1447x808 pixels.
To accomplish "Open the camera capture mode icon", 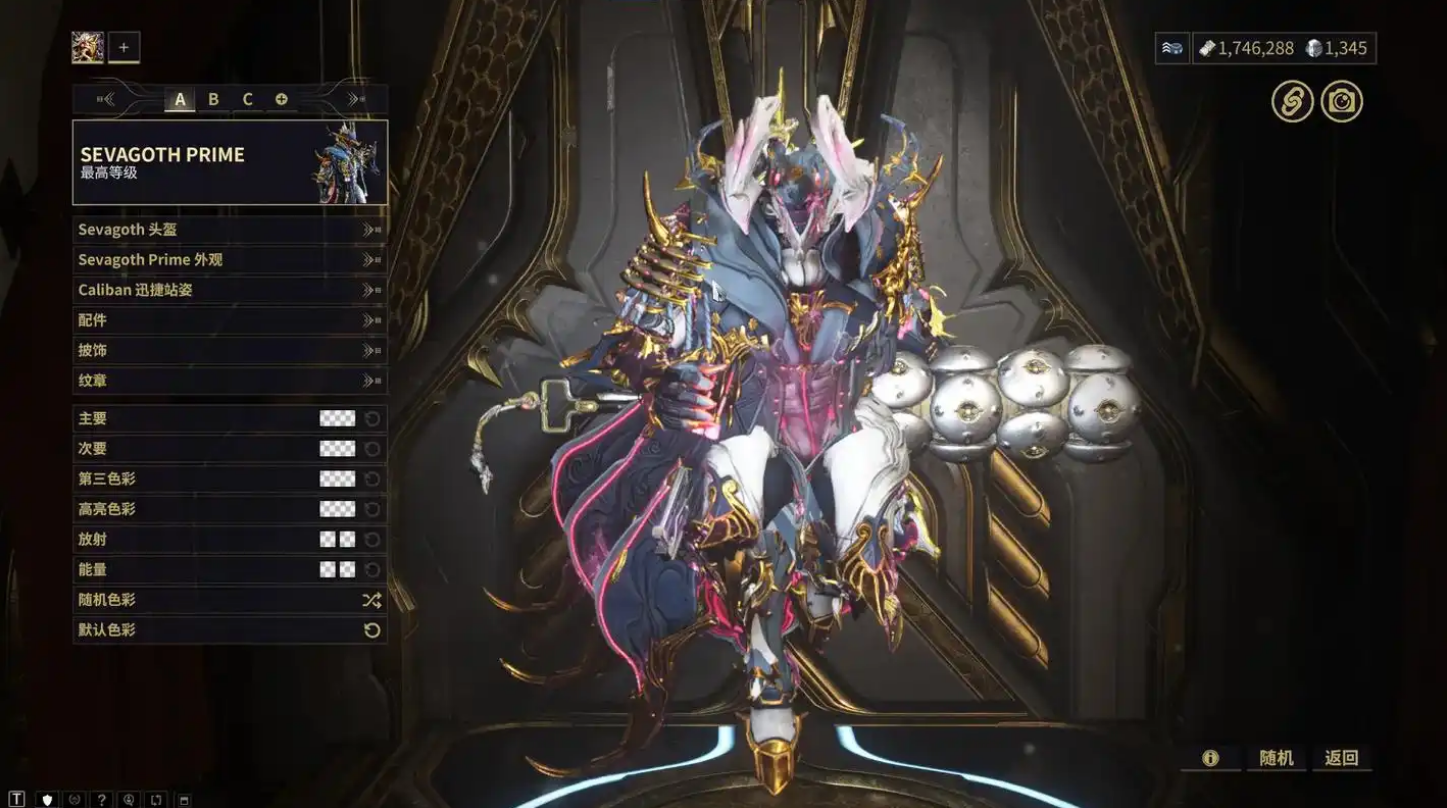I will click(1341, 101).
